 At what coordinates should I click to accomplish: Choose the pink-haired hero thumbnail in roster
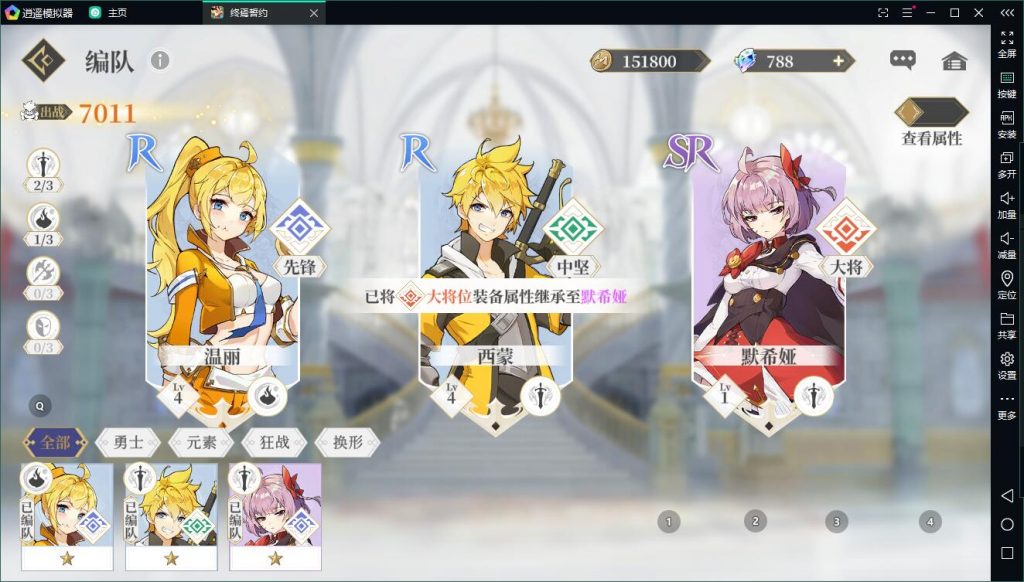tap(275, 515)
